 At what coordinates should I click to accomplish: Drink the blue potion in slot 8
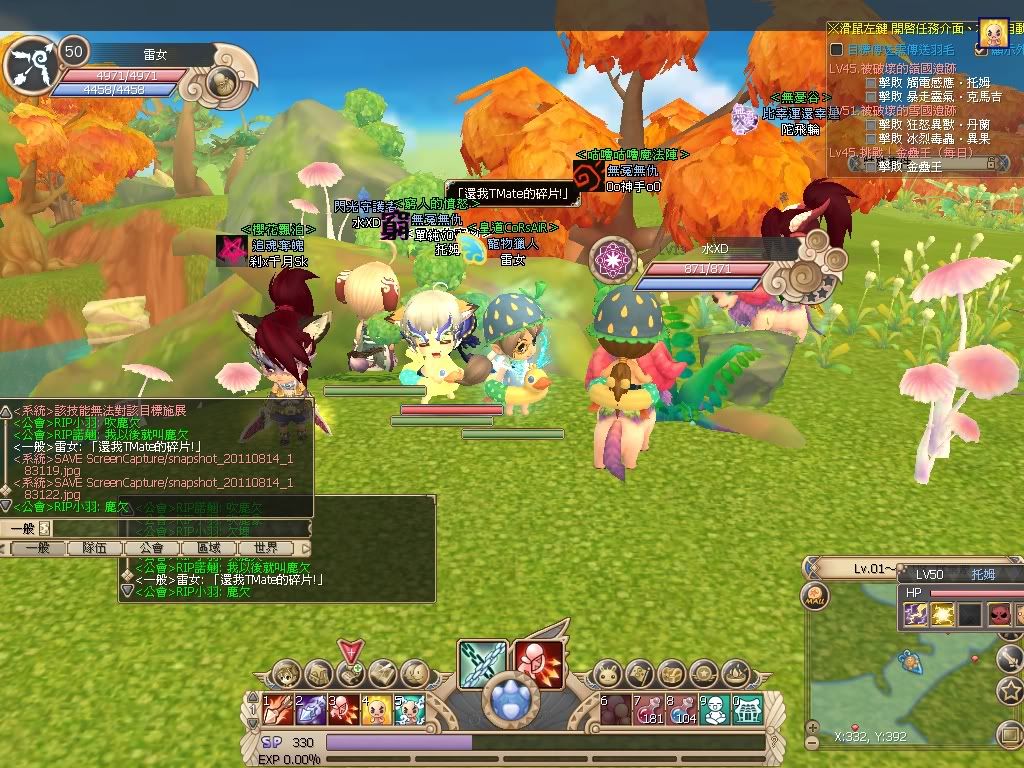[682, 709]
